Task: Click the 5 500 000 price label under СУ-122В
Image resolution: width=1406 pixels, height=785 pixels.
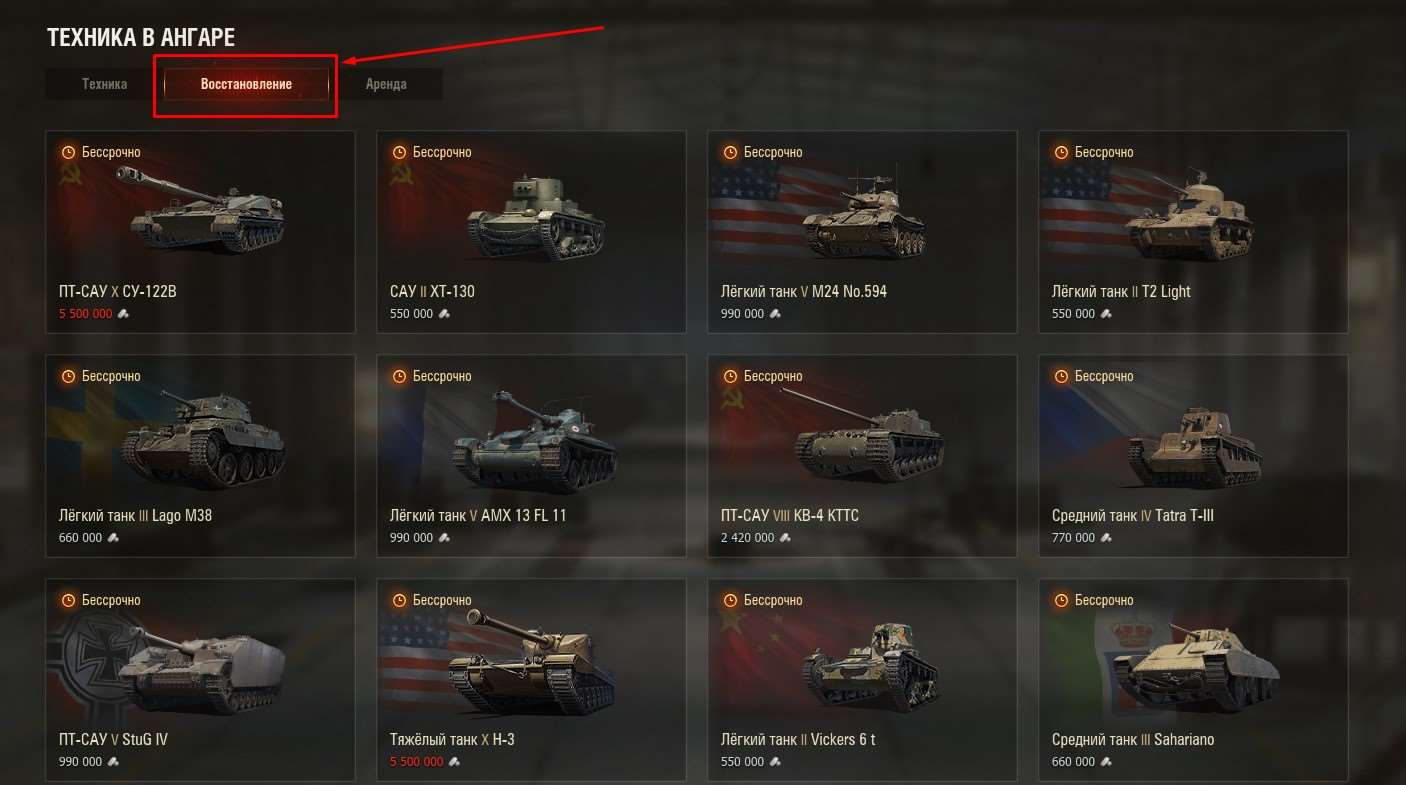Action: coord(86,313)
